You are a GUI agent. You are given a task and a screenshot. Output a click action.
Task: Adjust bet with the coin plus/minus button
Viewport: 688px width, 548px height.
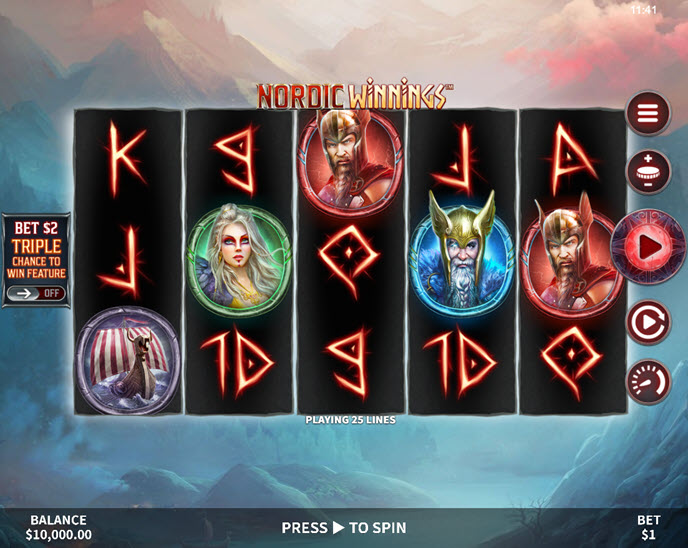pos(648,172)
